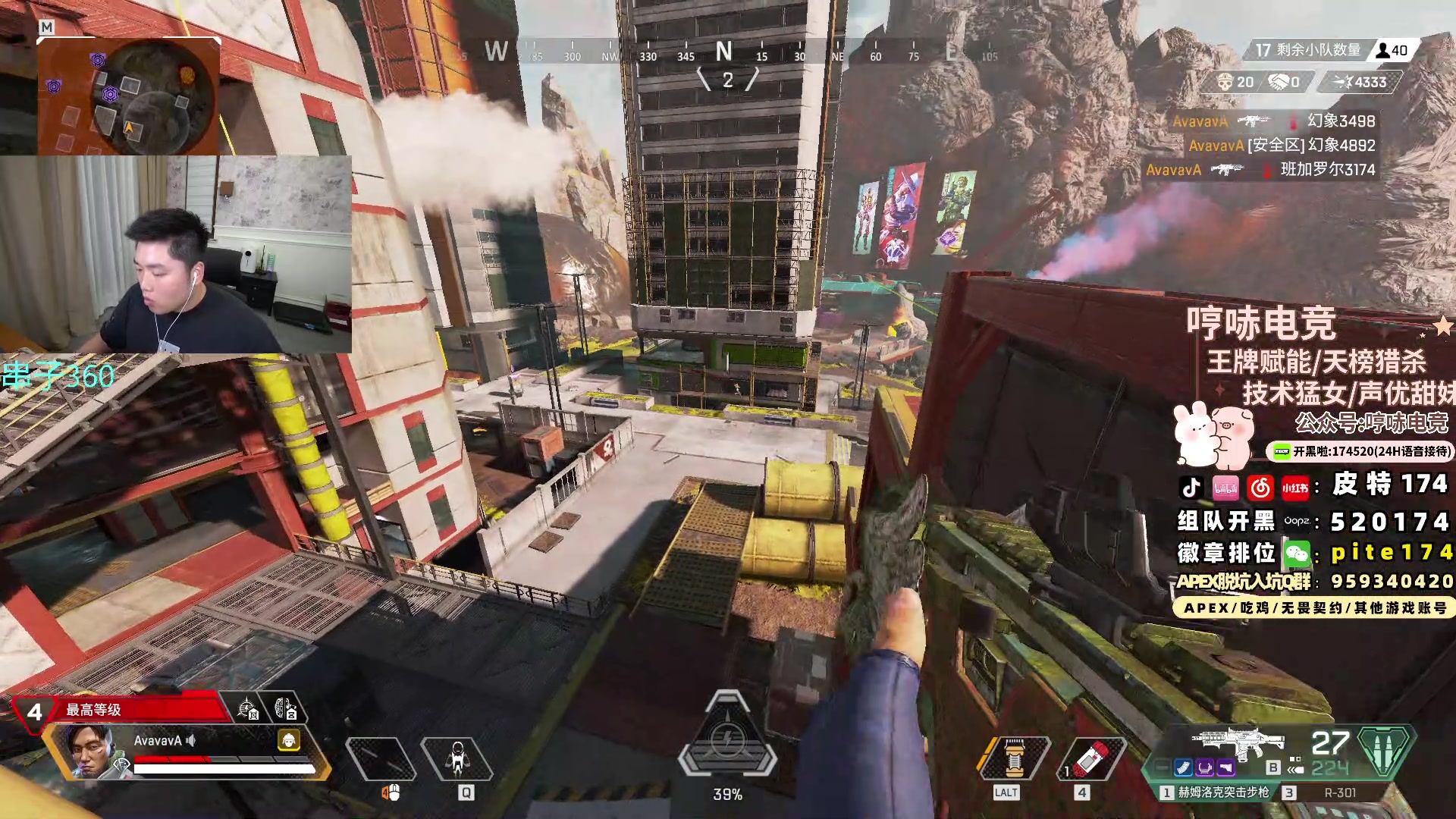Screen dimensions: 1456x819
Task: Activate the tactical ability icon
Action: pos(457,758)
